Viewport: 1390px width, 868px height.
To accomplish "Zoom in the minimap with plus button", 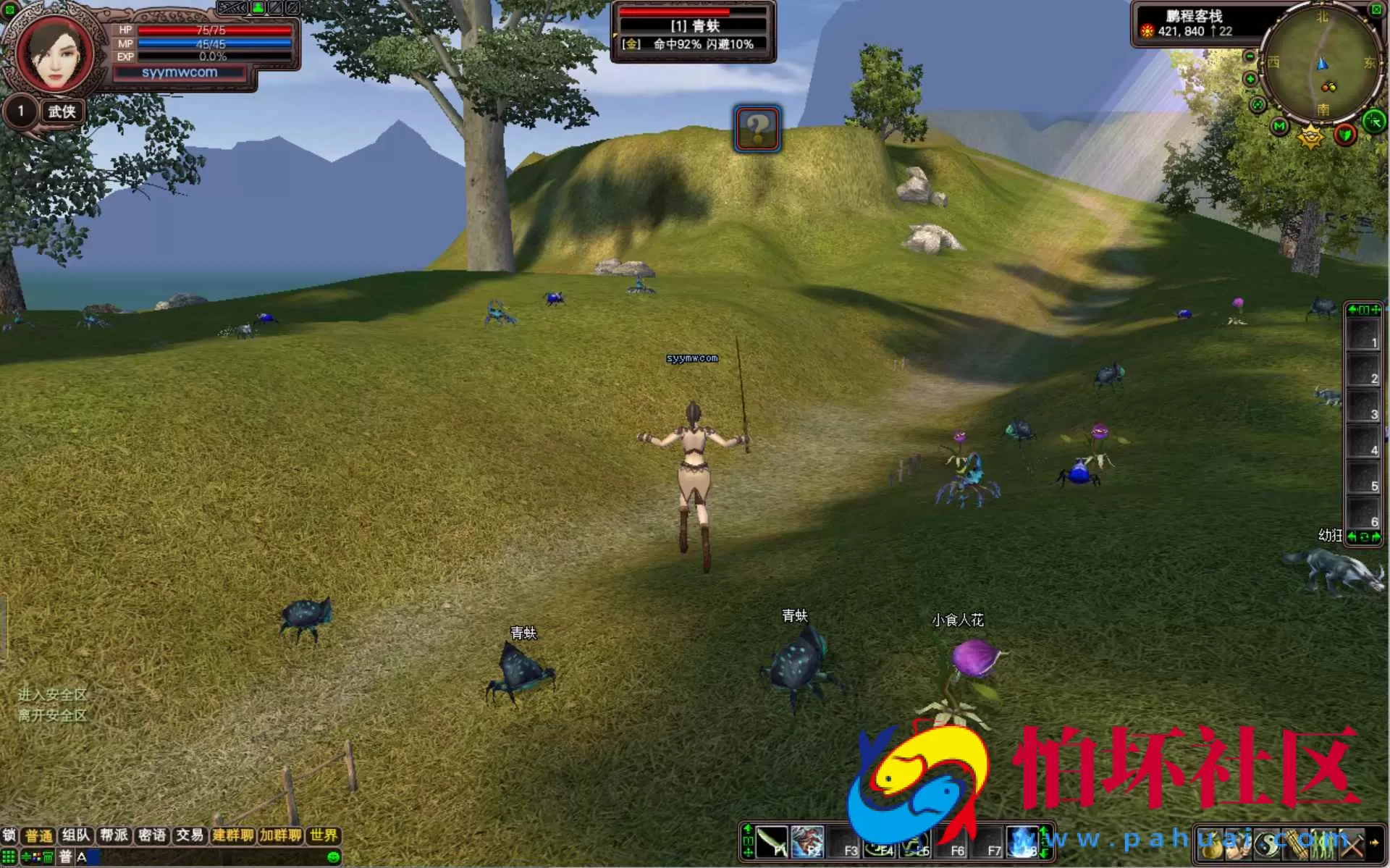I will [1250, 78].
